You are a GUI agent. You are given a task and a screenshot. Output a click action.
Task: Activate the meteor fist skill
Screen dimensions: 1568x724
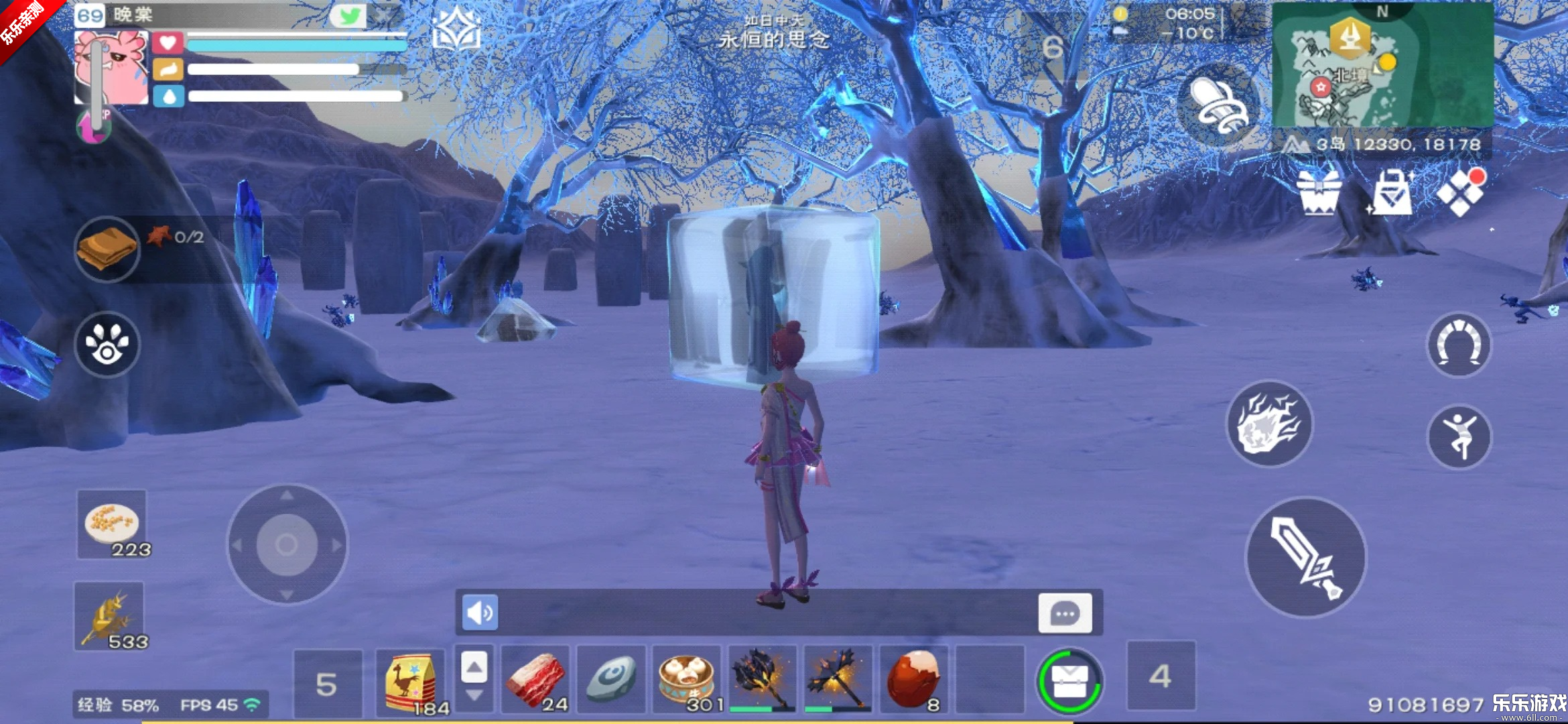(x=1268, y=424)
